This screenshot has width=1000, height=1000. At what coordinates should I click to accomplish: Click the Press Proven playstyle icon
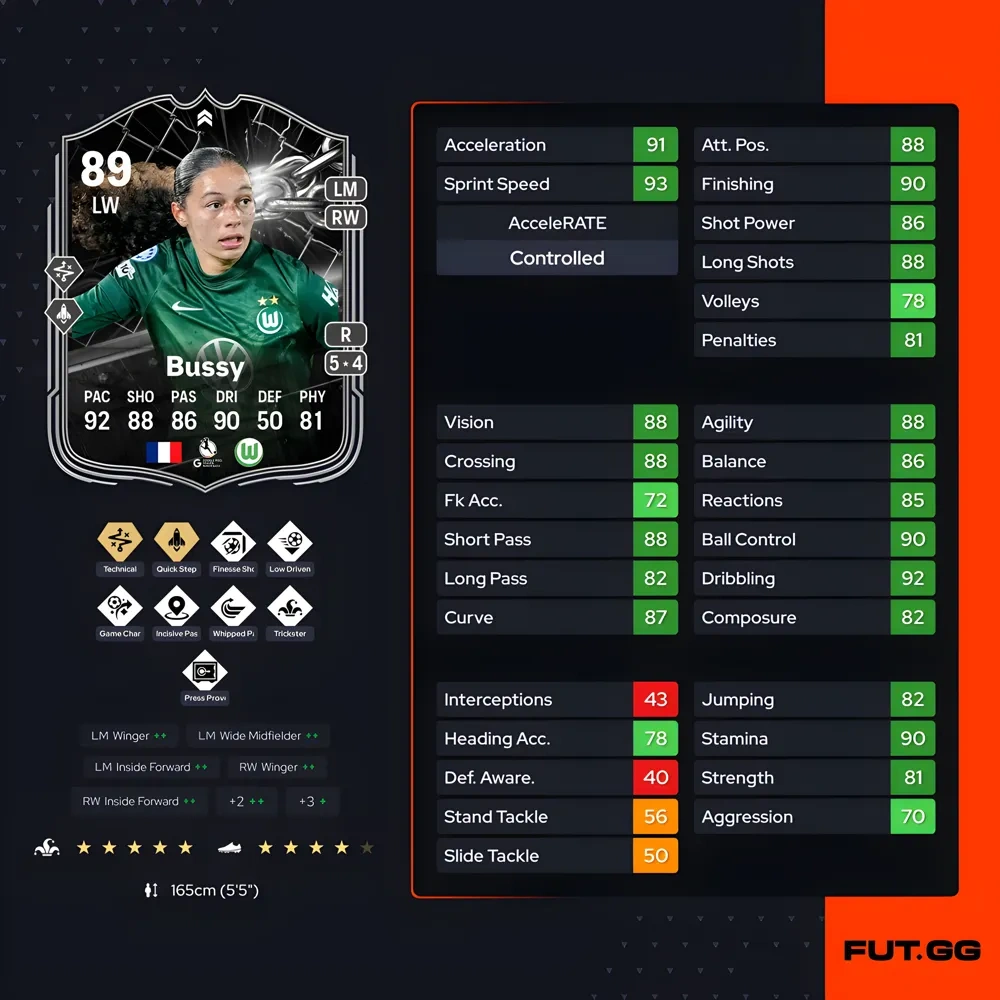(205, 672)
